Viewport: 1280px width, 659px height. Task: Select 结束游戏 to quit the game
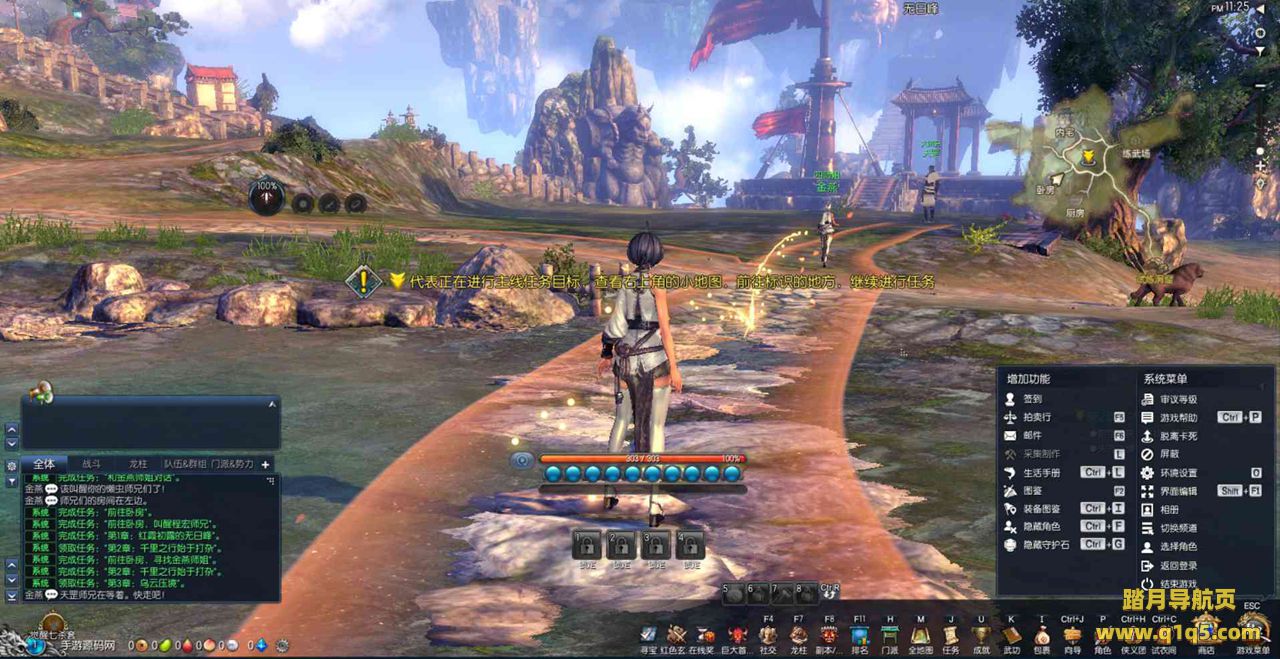(x=1178, y=584)
